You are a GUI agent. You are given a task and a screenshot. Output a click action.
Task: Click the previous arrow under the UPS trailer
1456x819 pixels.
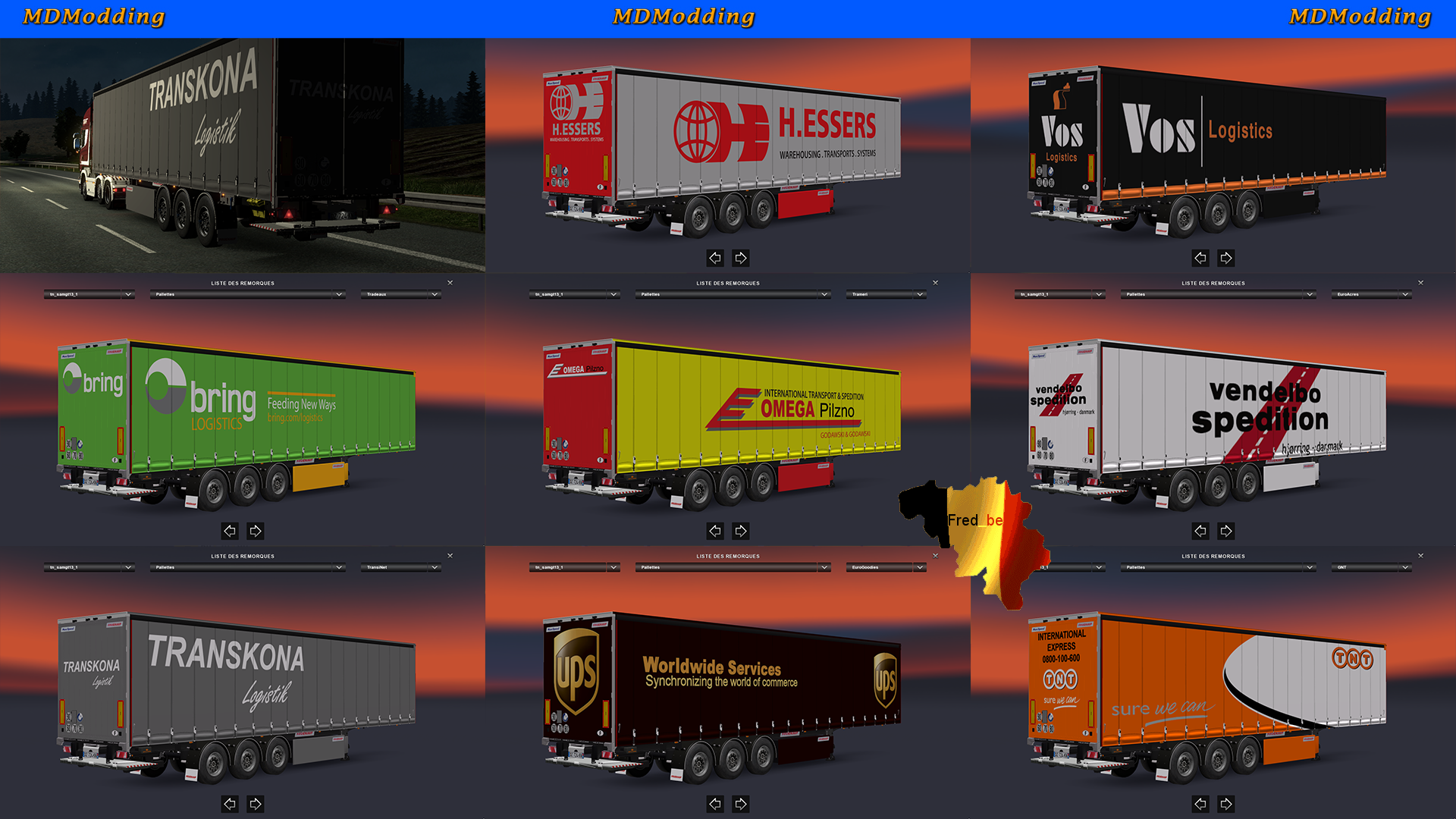714,804
